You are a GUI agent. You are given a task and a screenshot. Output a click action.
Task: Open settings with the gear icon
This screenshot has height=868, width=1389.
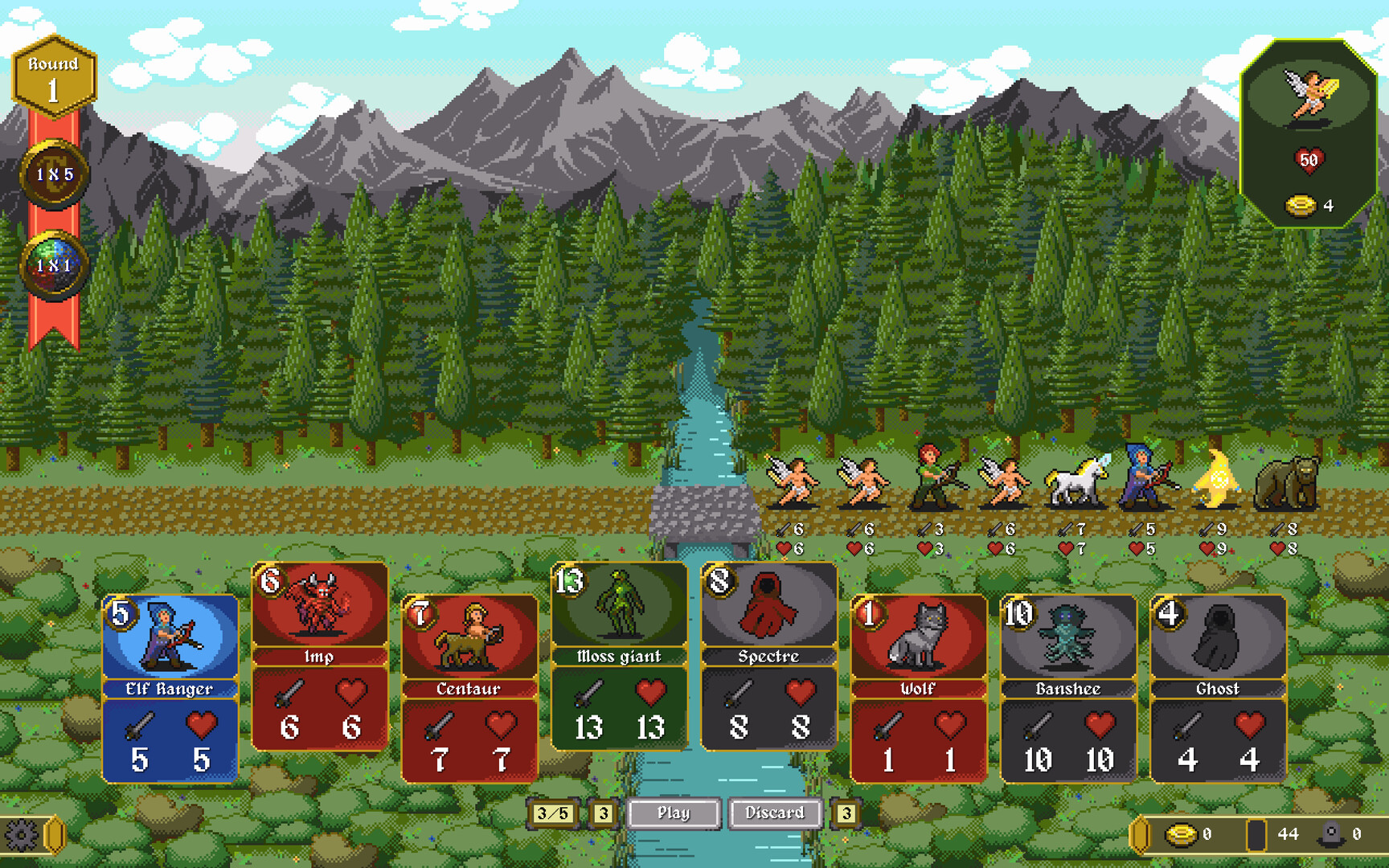pos(22,835)
